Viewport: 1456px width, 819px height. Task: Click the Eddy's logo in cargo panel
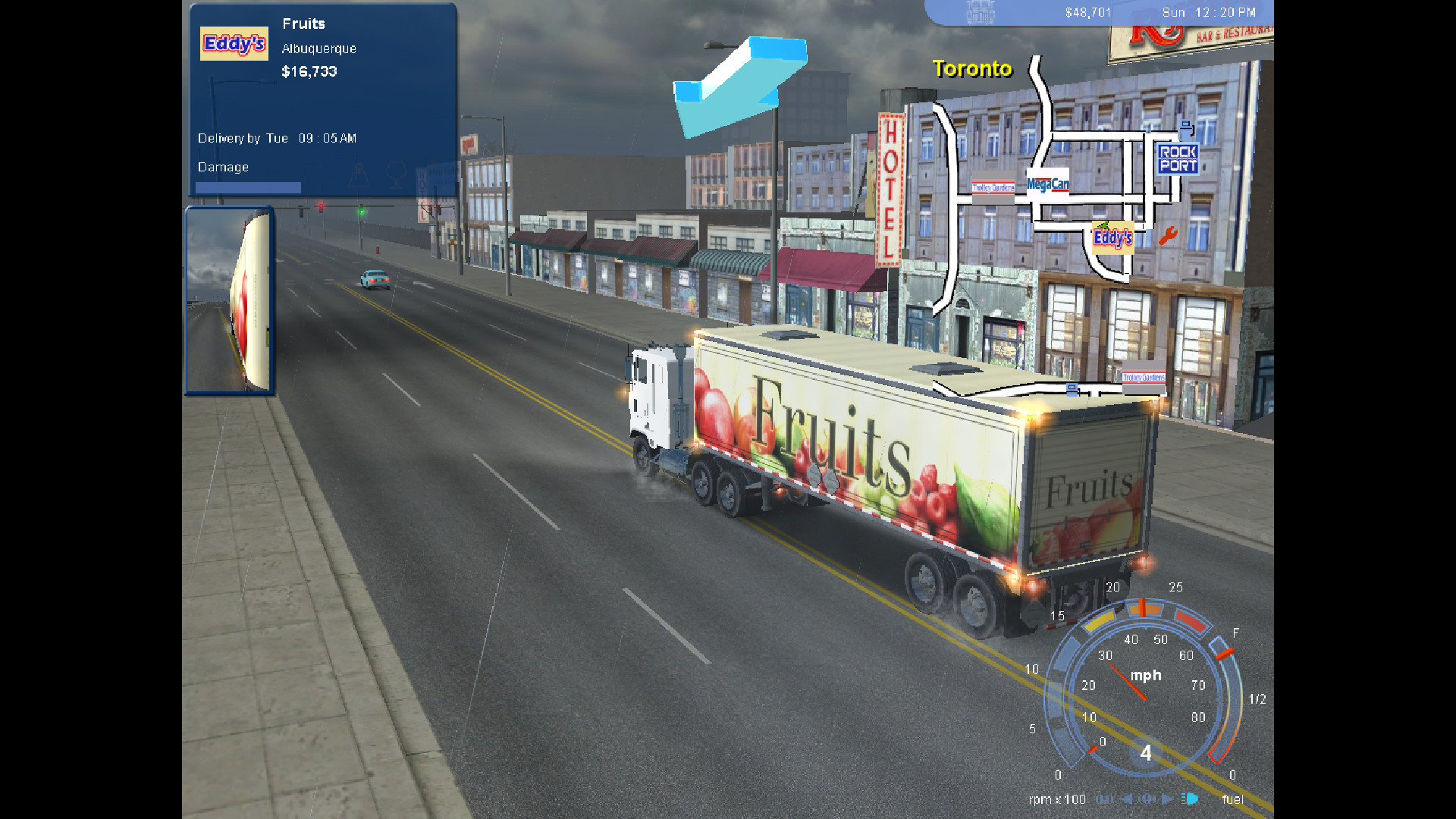pyautogui.click(x=234, y=44)
